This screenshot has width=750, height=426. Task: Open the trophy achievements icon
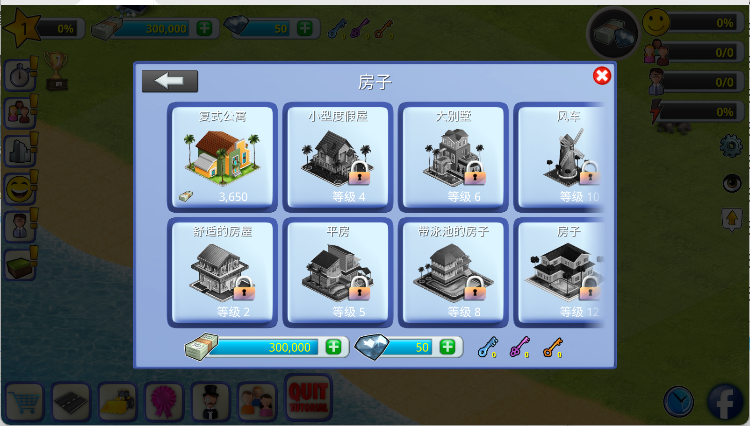coord(56,72)
